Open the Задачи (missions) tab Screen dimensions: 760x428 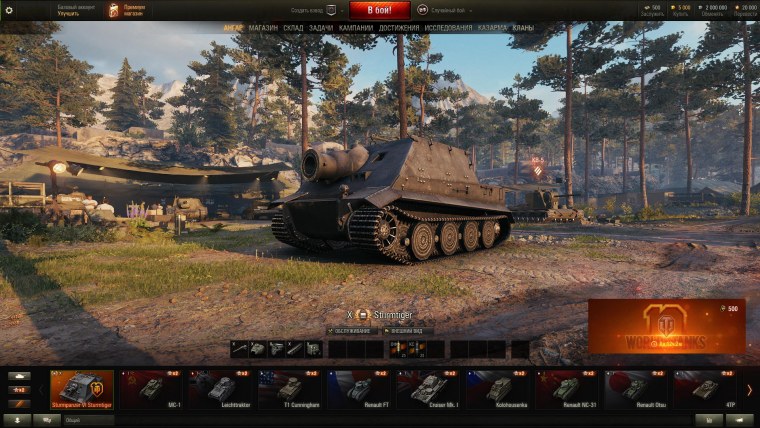(x=322, y=29)
